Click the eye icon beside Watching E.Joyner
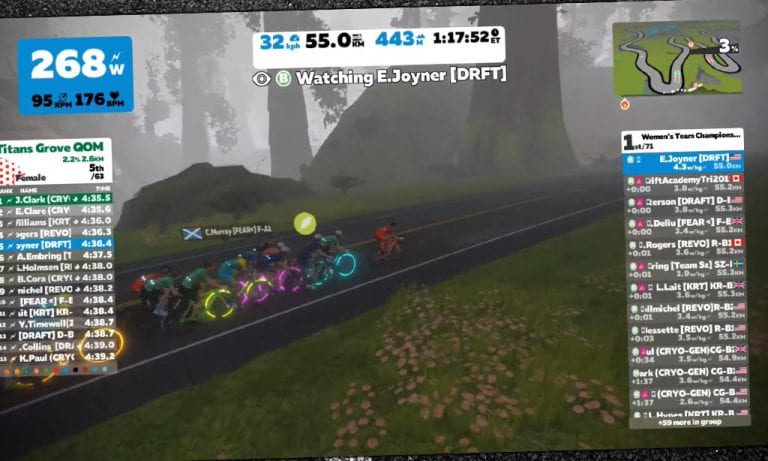This screenshot has width=768, height=461. pyautogui.click(x=262, y=77)
